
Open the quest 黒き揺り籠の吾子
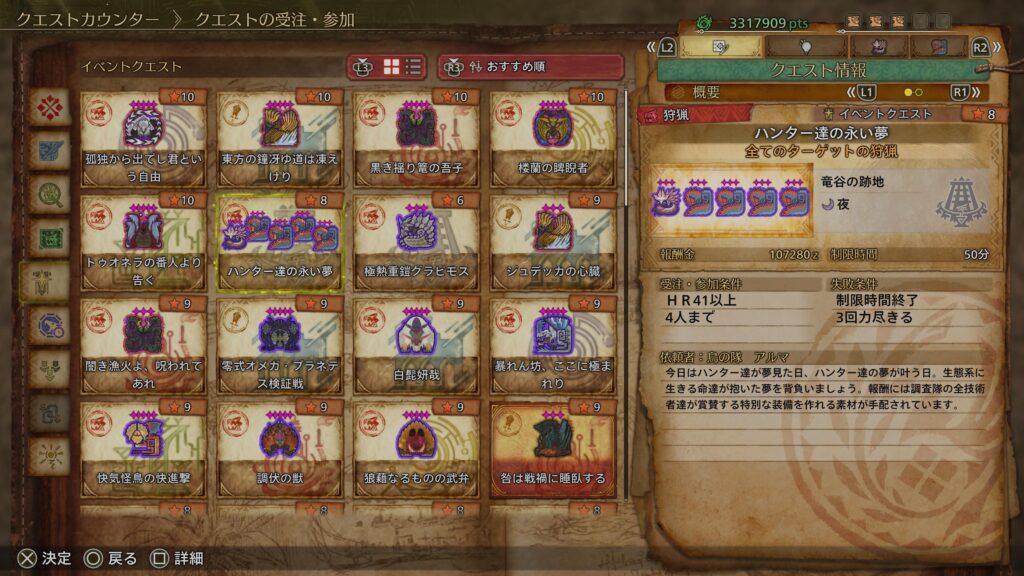coord(415,138)
